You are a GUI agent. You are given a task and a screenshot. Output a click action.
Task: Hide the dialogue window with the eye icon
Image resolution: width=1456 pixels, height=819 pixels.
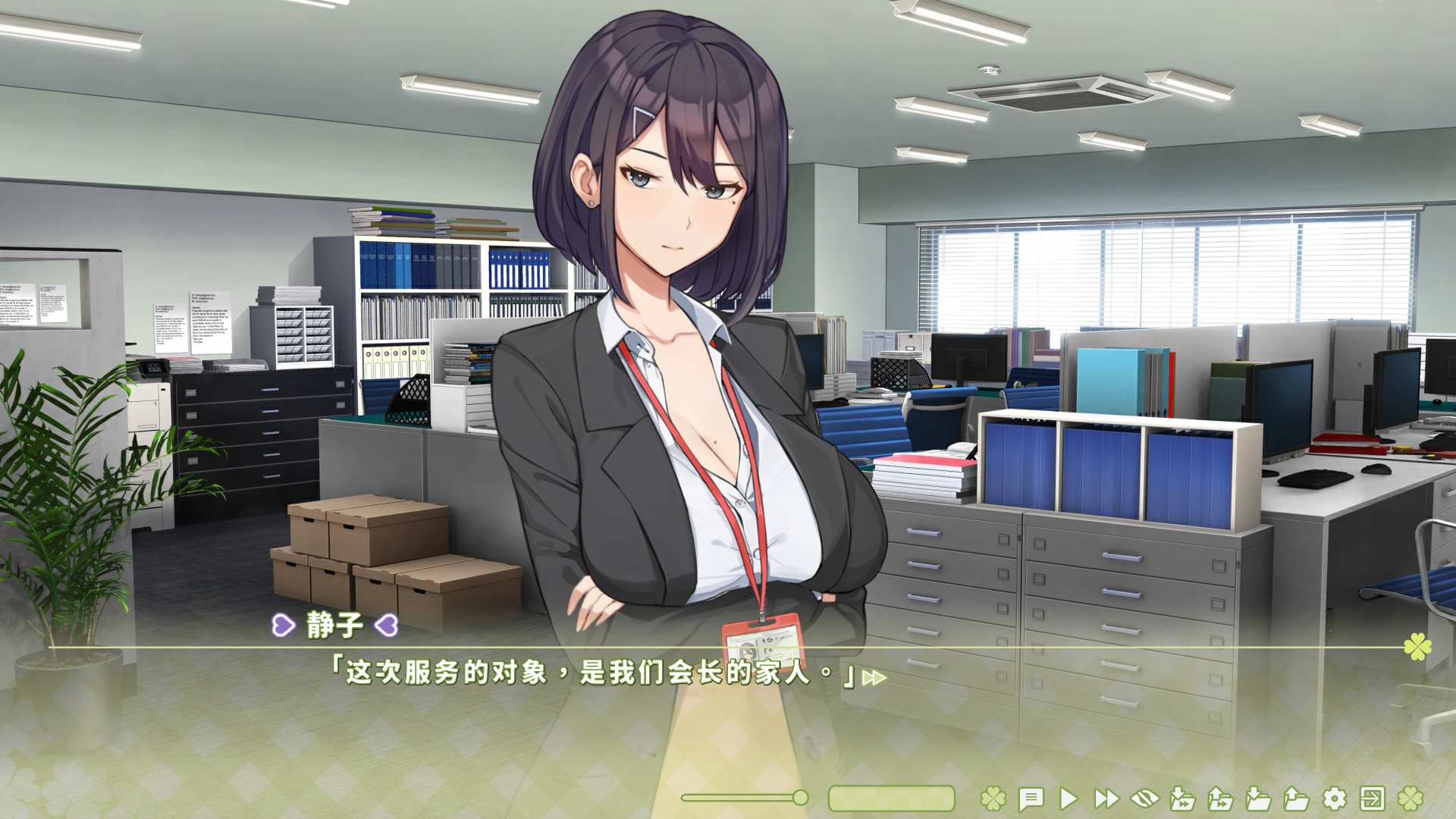(1145, 798)
